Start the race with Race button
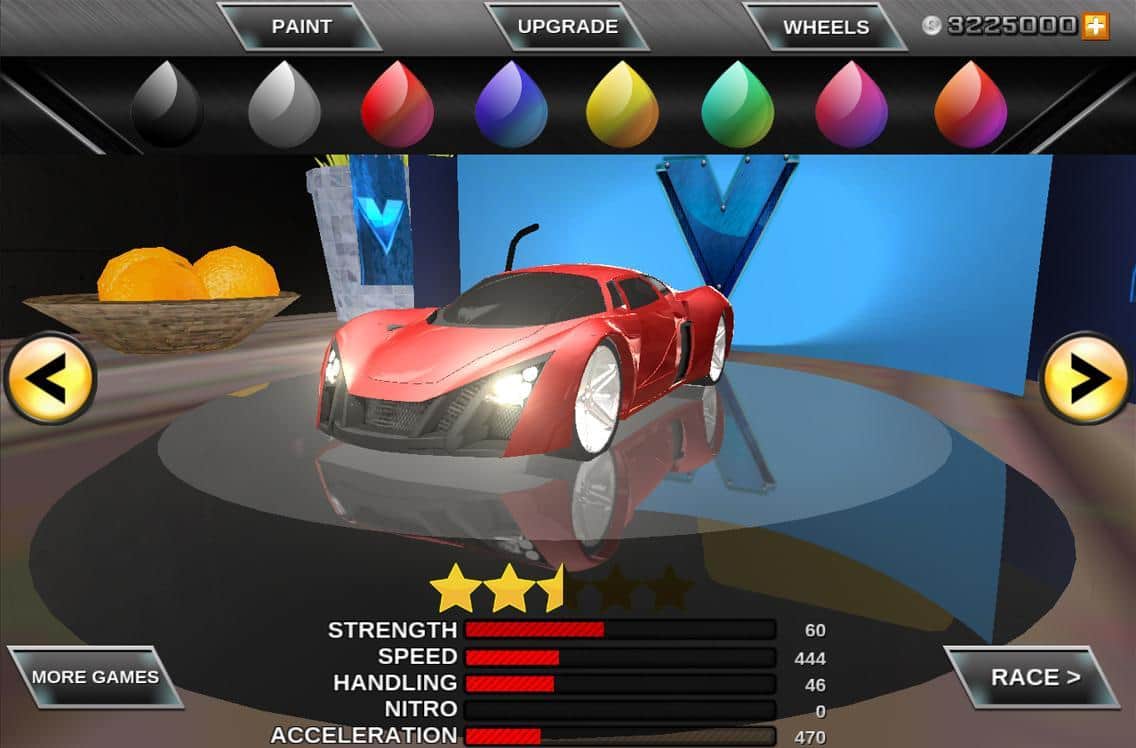 click(x=1034, y=677)
